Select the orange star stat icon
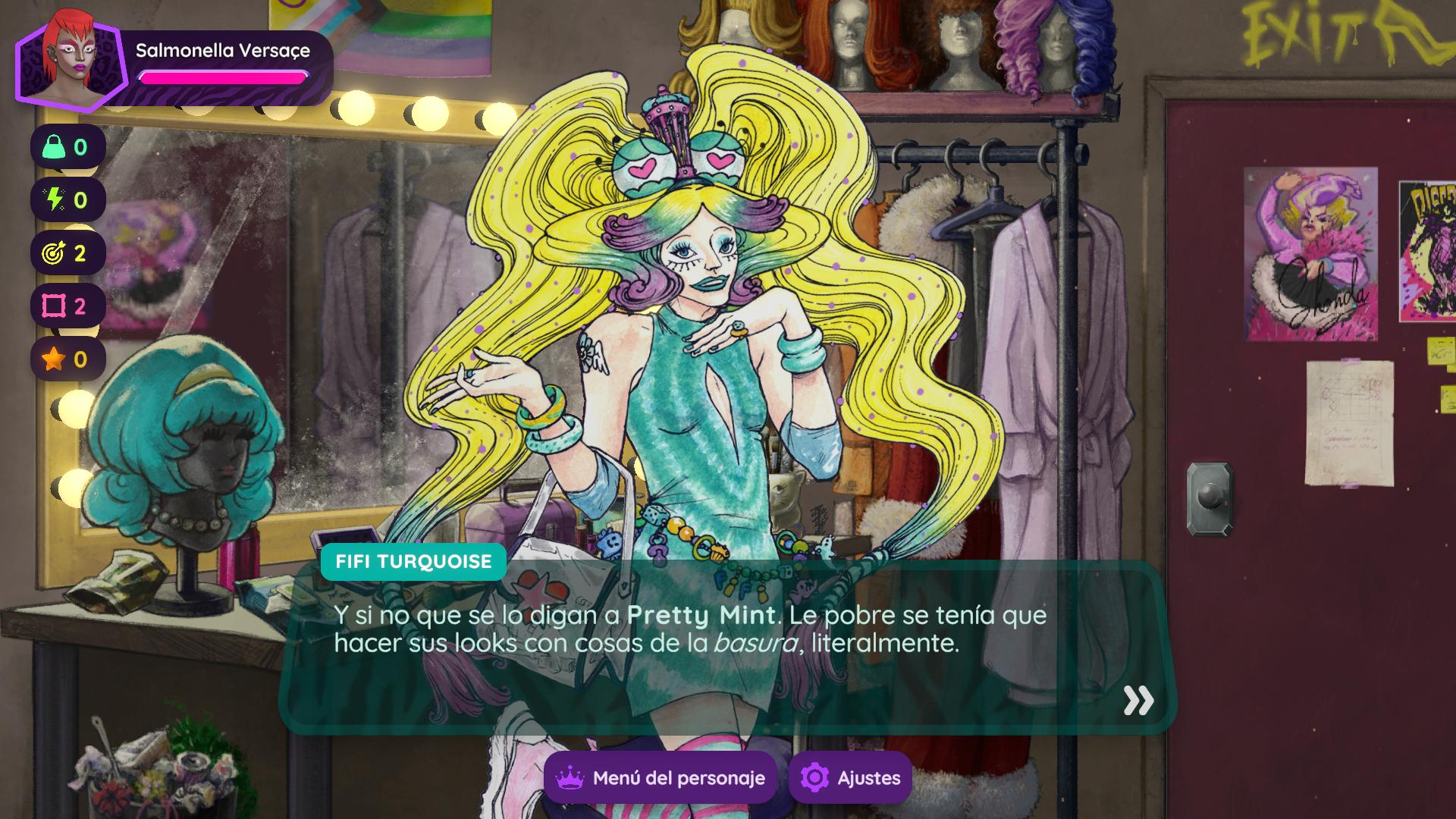Screen dimensions: 1456x819 [55, 359]
